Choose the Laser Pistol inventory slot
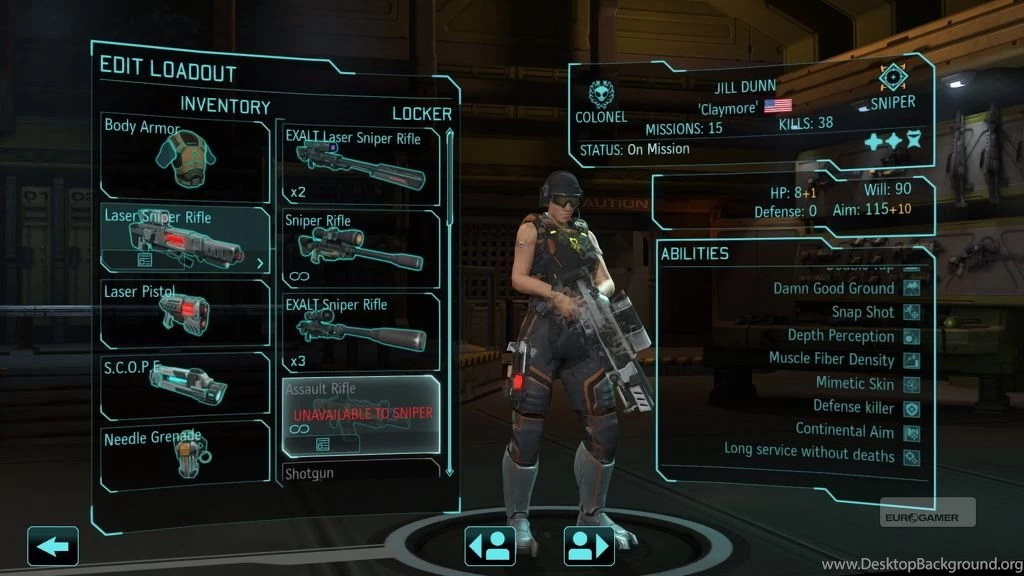Image resolution: width=1024 pixels, height=576 pixels. 186,312
